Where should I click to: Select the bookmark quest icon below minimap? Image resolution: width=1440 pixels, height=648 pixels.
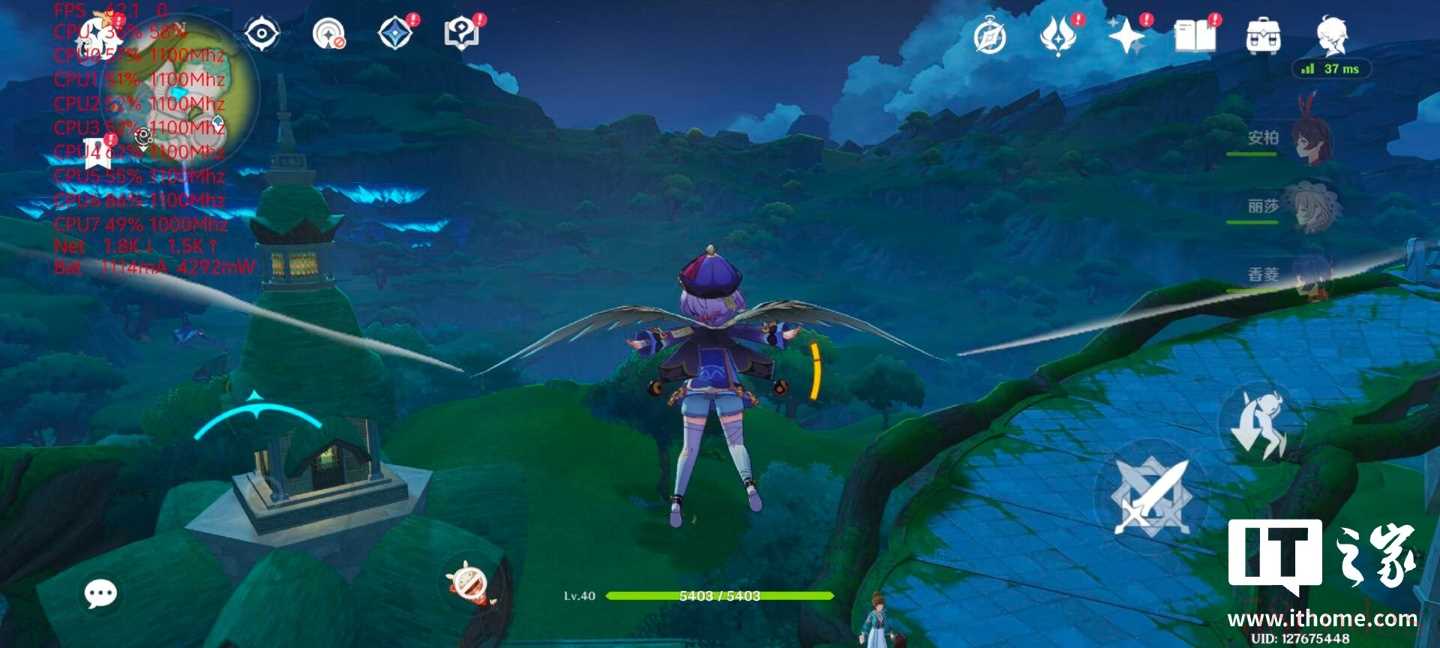[x=97, y=156]
